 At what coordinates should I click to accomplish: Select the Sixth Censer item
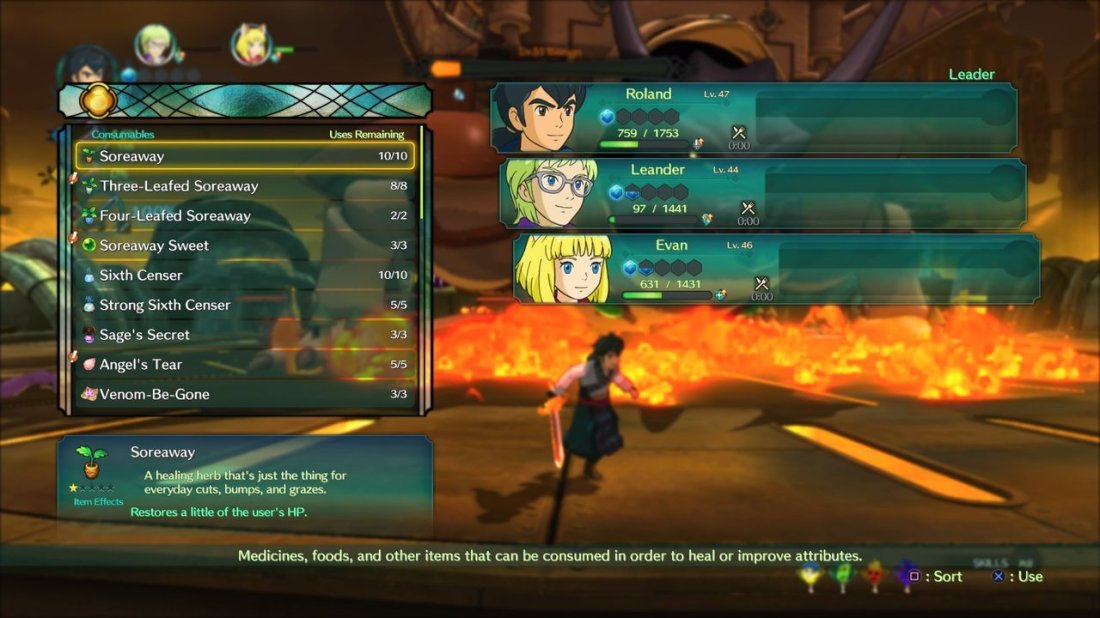245,275
